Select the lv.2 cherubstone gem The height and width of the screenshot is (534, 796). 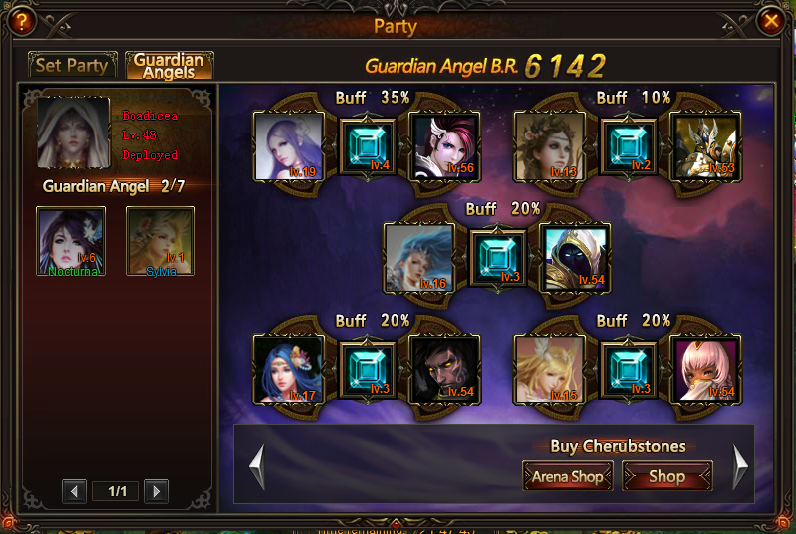point(628,147)
